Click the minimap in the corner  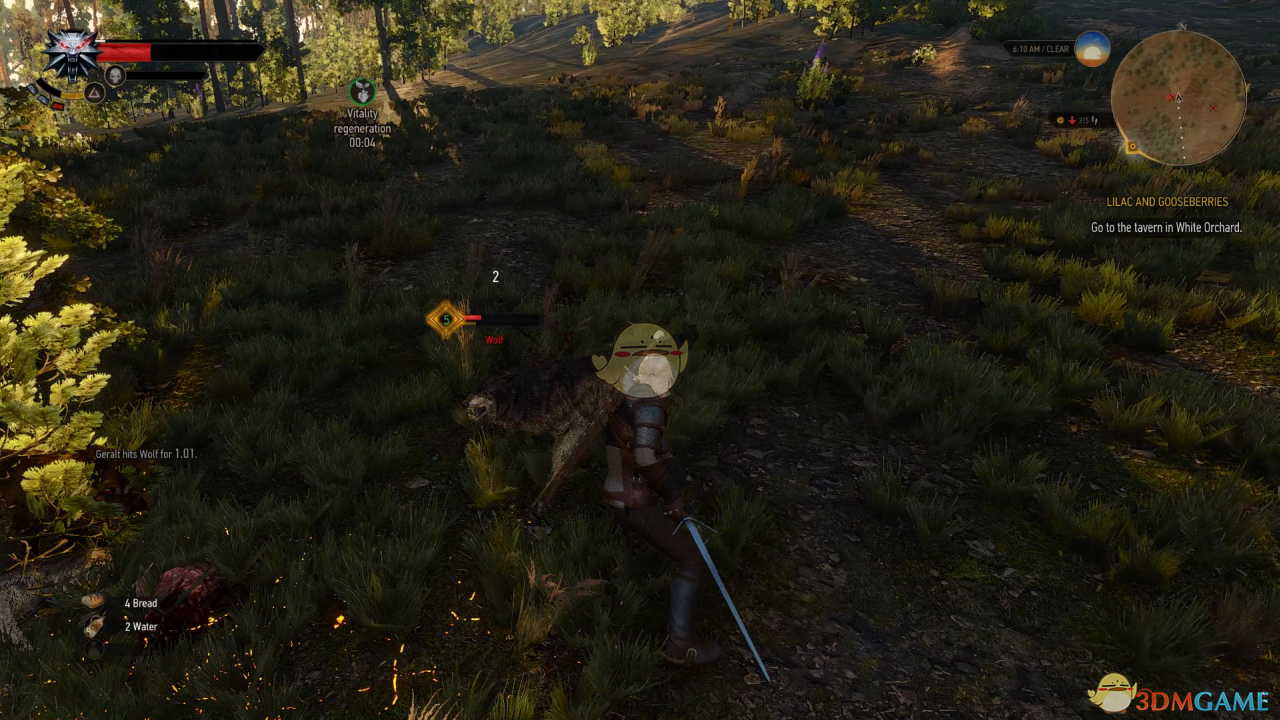[1178, 100]
